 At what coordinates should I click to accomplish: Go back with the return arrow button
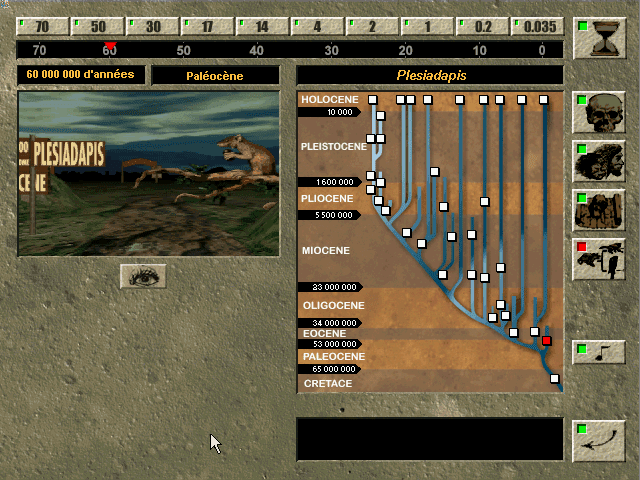[599, 440]
